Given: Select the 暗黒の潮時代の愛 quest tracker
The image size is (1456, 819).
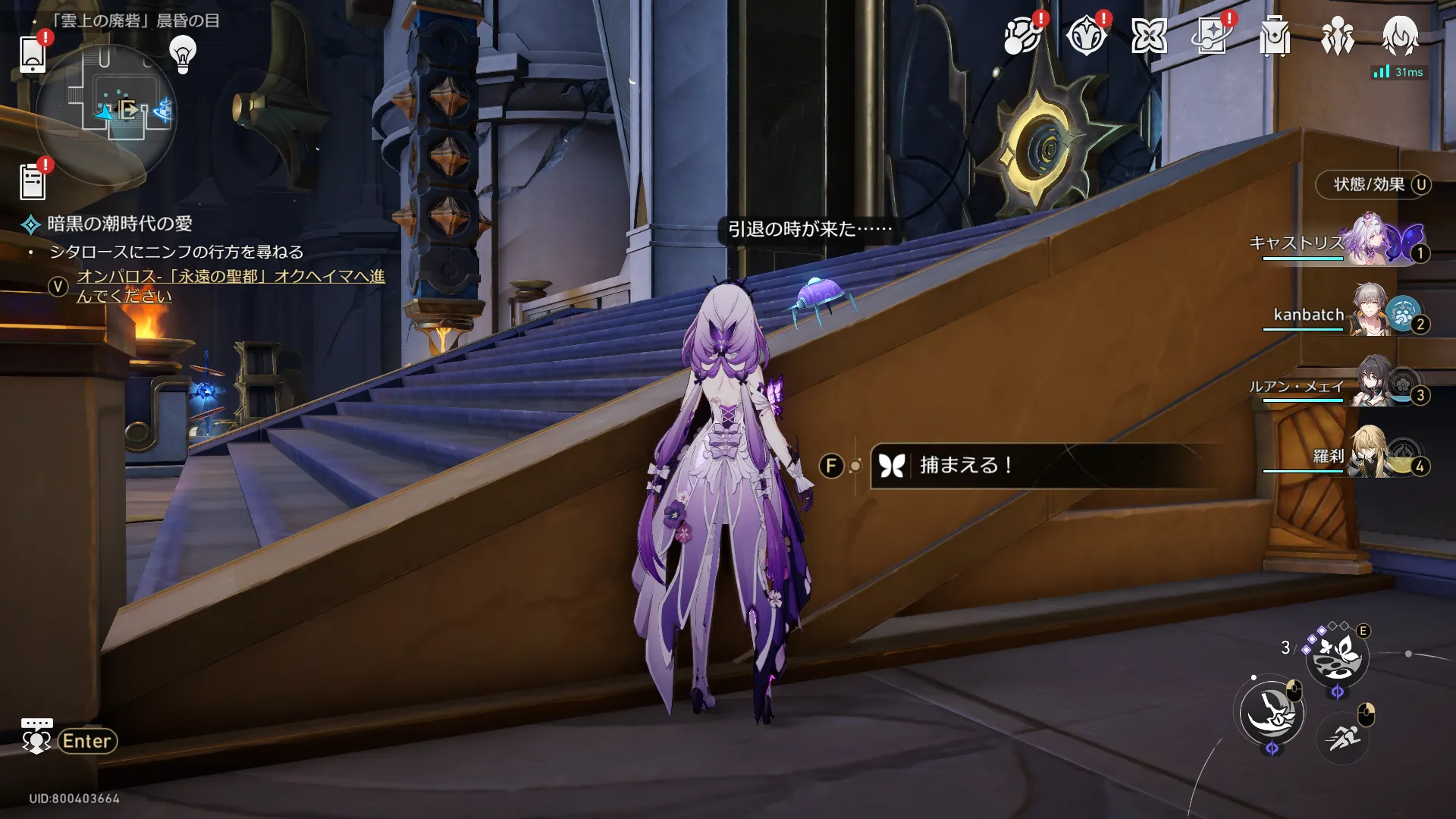Looking at the screenshot, I should pos(119,224).
